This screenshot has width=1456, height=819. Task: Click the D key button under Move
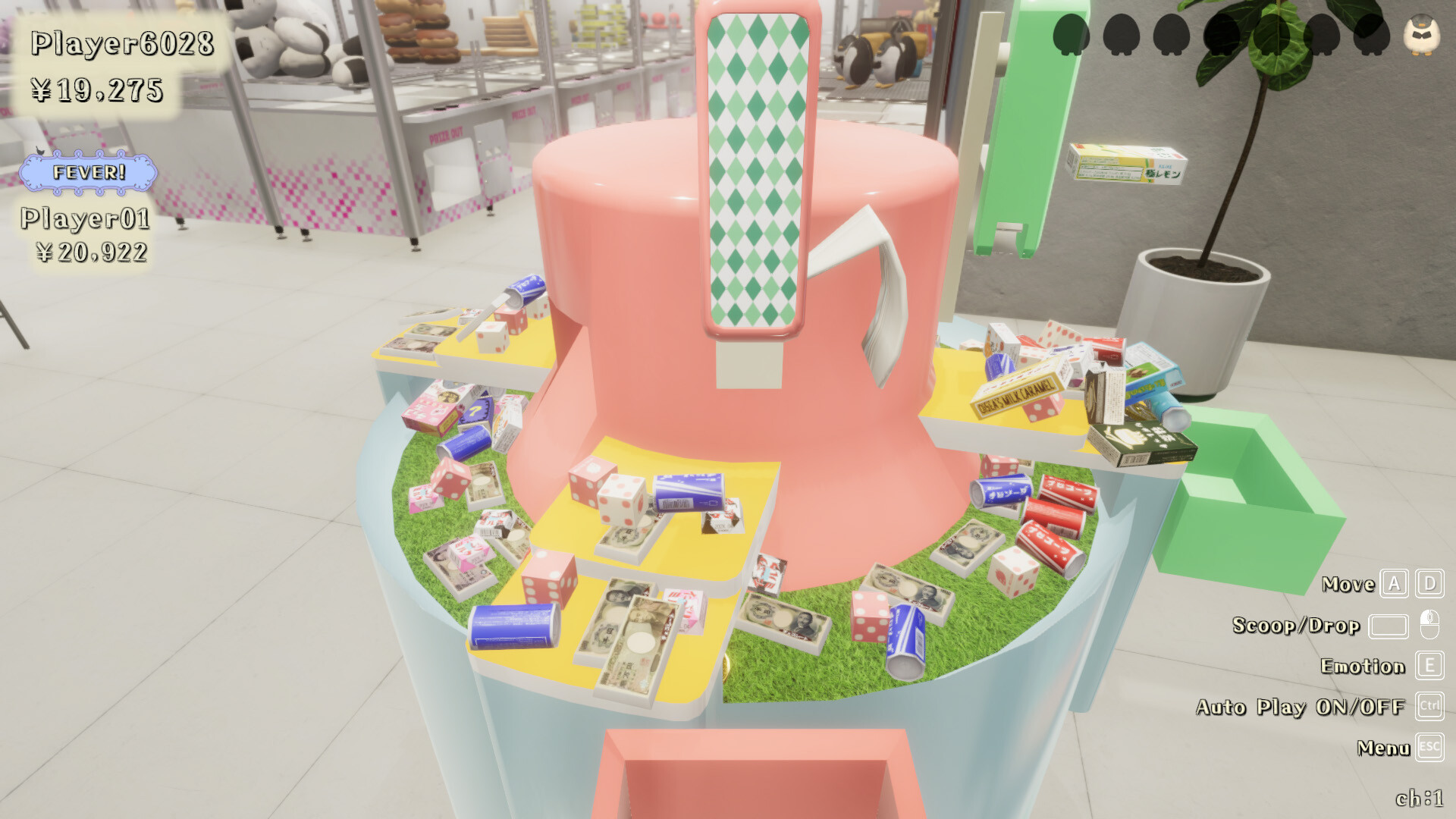click(1429, 585)
